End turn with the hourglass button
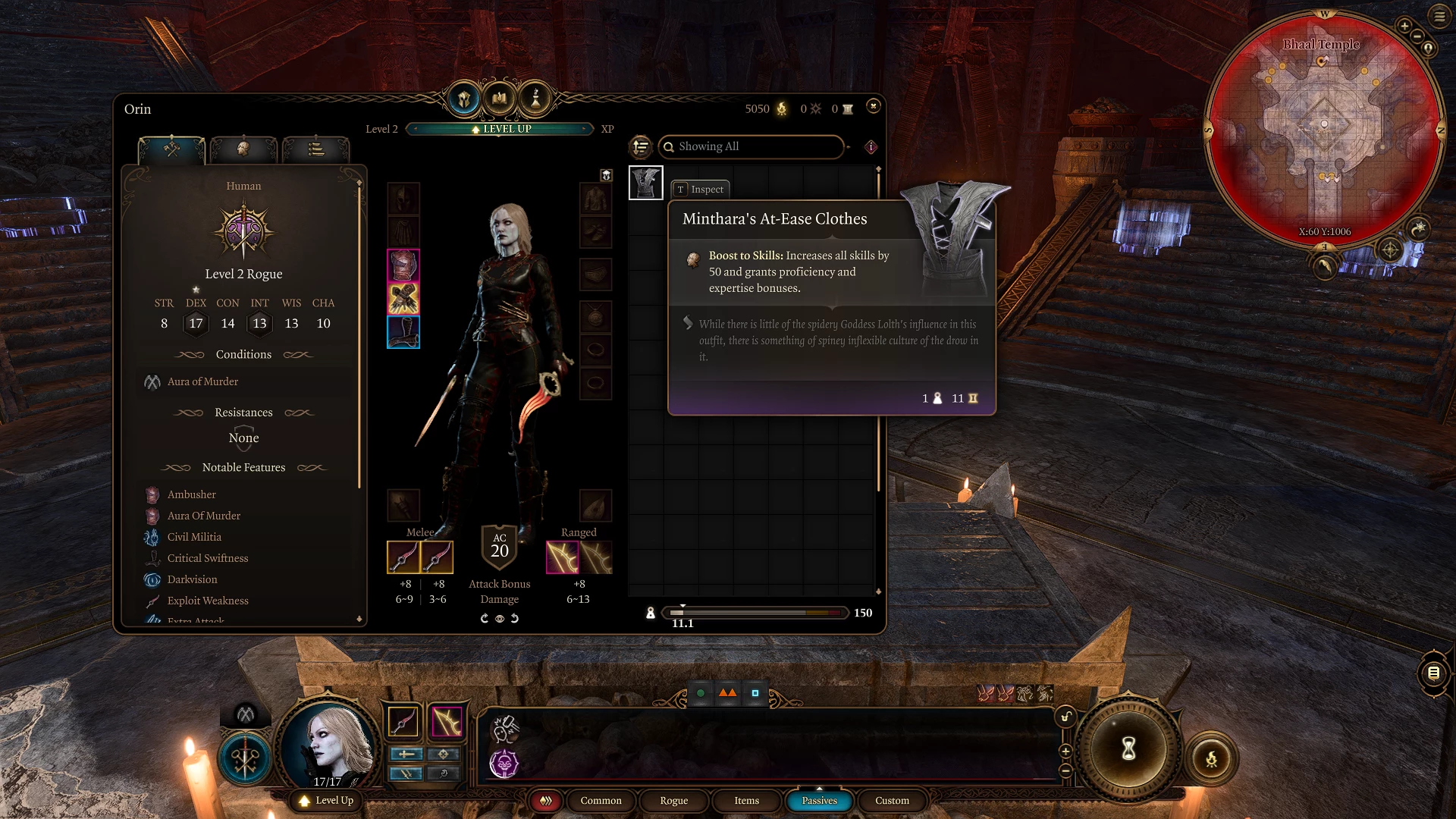1456x819 pixels. pyautogui.click(x=1128, y=749)
